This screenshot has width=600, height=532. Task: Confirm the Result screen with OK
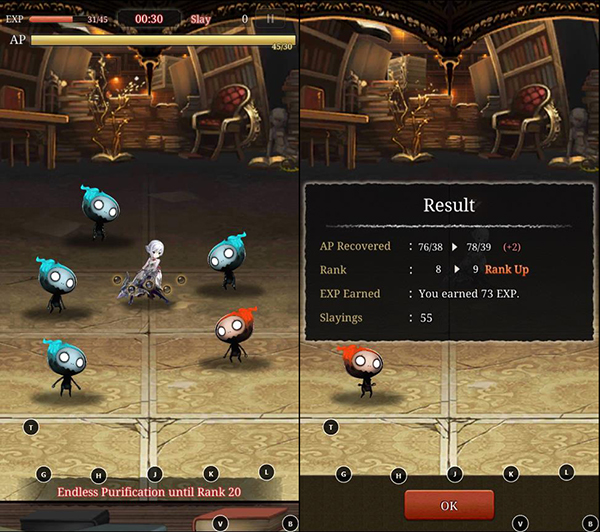click(448, 505)
